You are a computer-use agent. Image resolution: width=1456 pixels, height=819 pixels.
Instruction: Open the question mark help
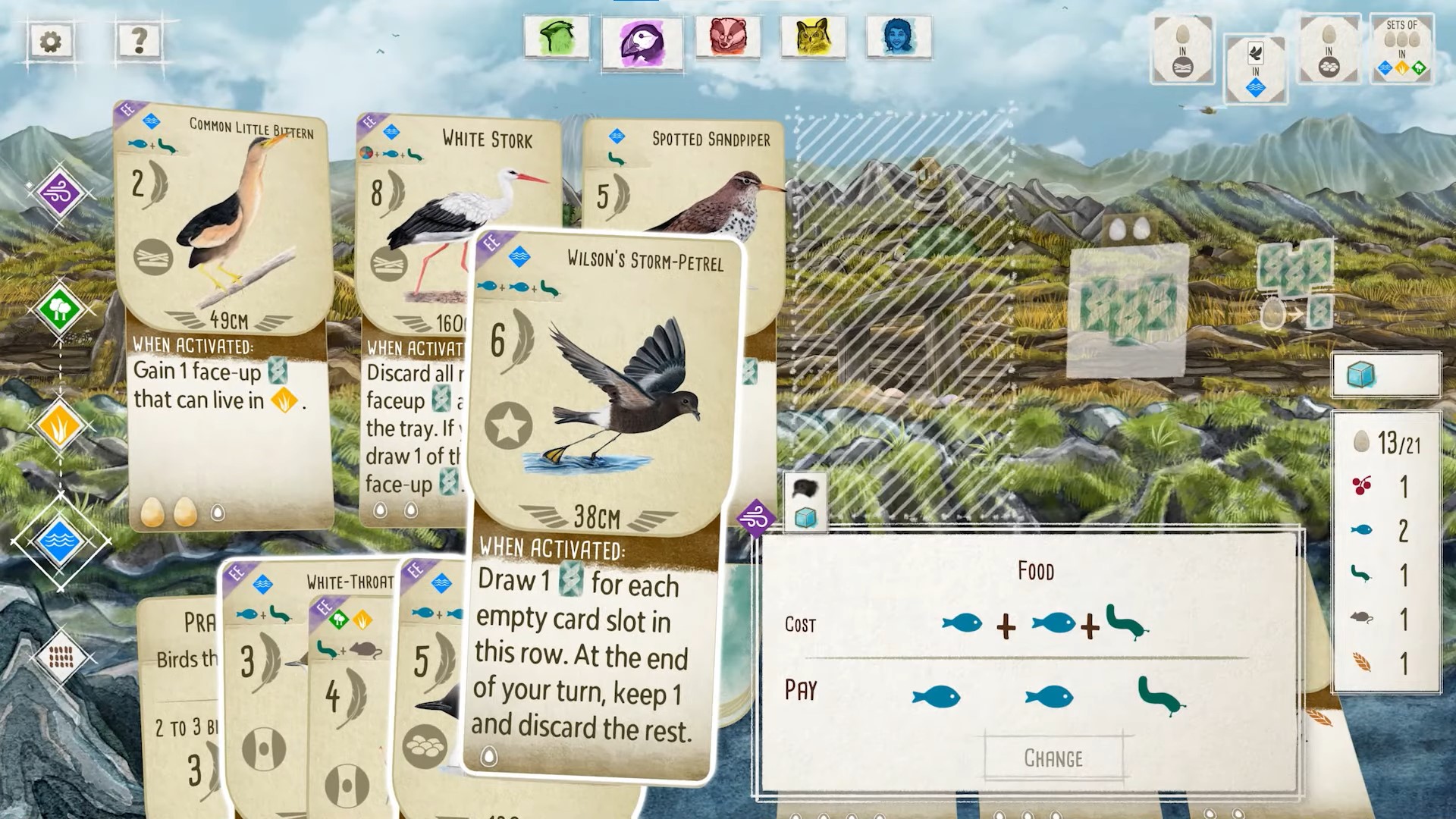[139, 39]
